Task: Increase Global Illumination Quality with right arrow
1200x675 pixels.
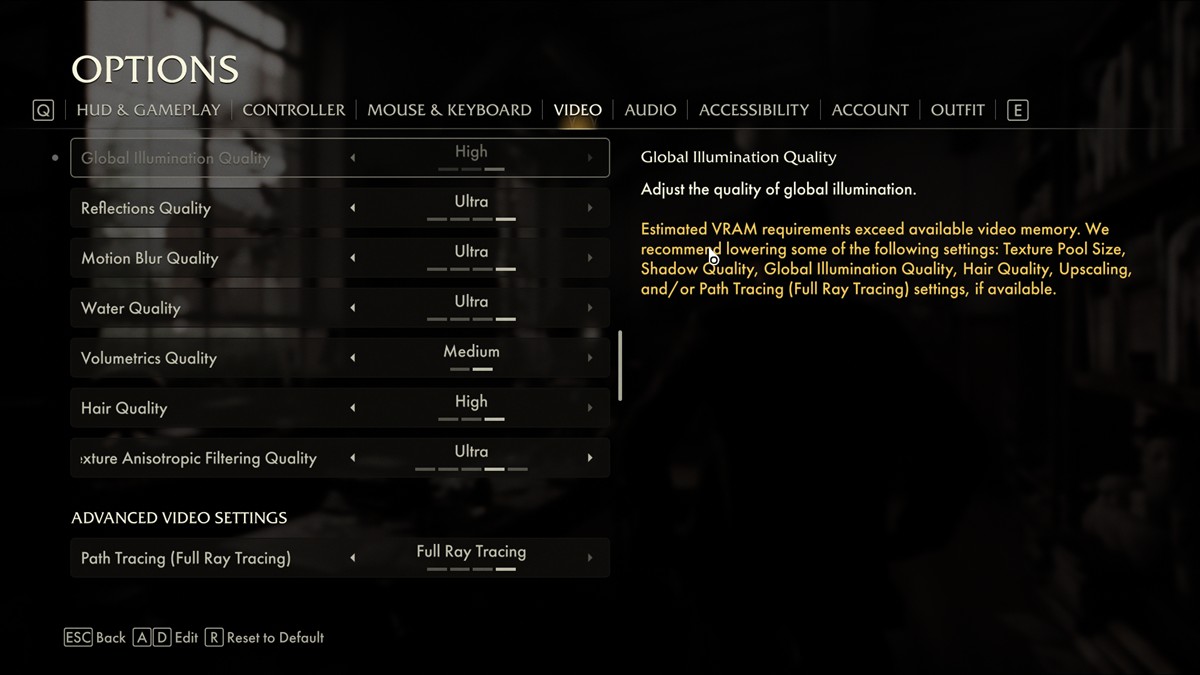Action: pos(590,158)
